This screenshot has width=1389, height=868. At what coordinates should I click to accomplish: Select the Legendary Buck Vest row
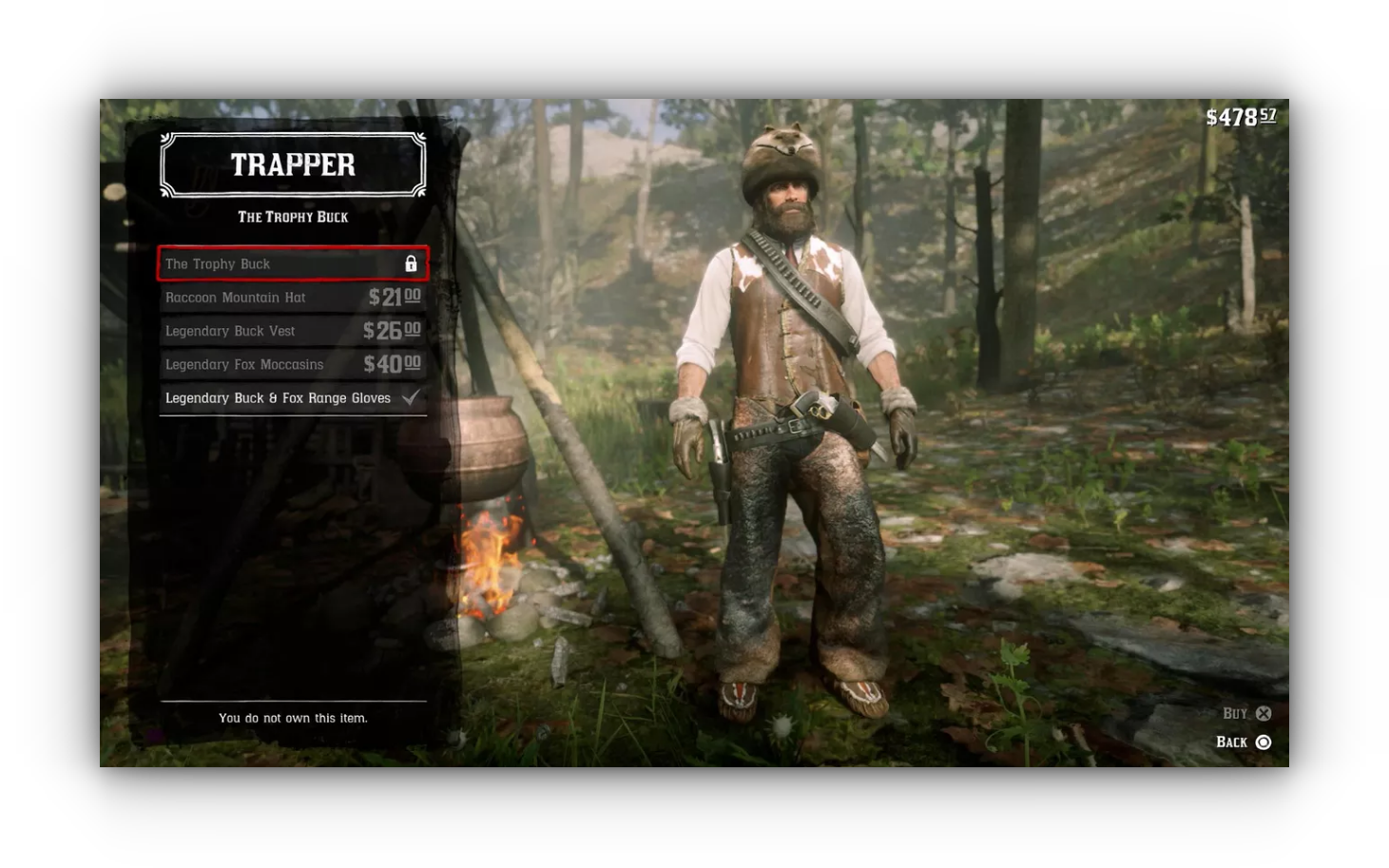tap(292, 331)
